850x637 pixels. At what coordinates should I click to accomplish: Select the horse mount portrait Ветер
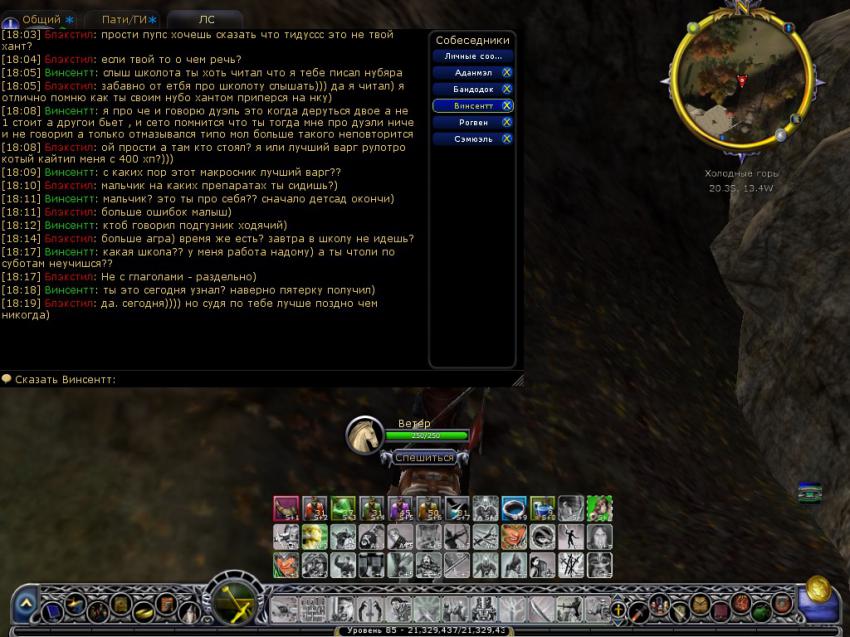[365, 434]
